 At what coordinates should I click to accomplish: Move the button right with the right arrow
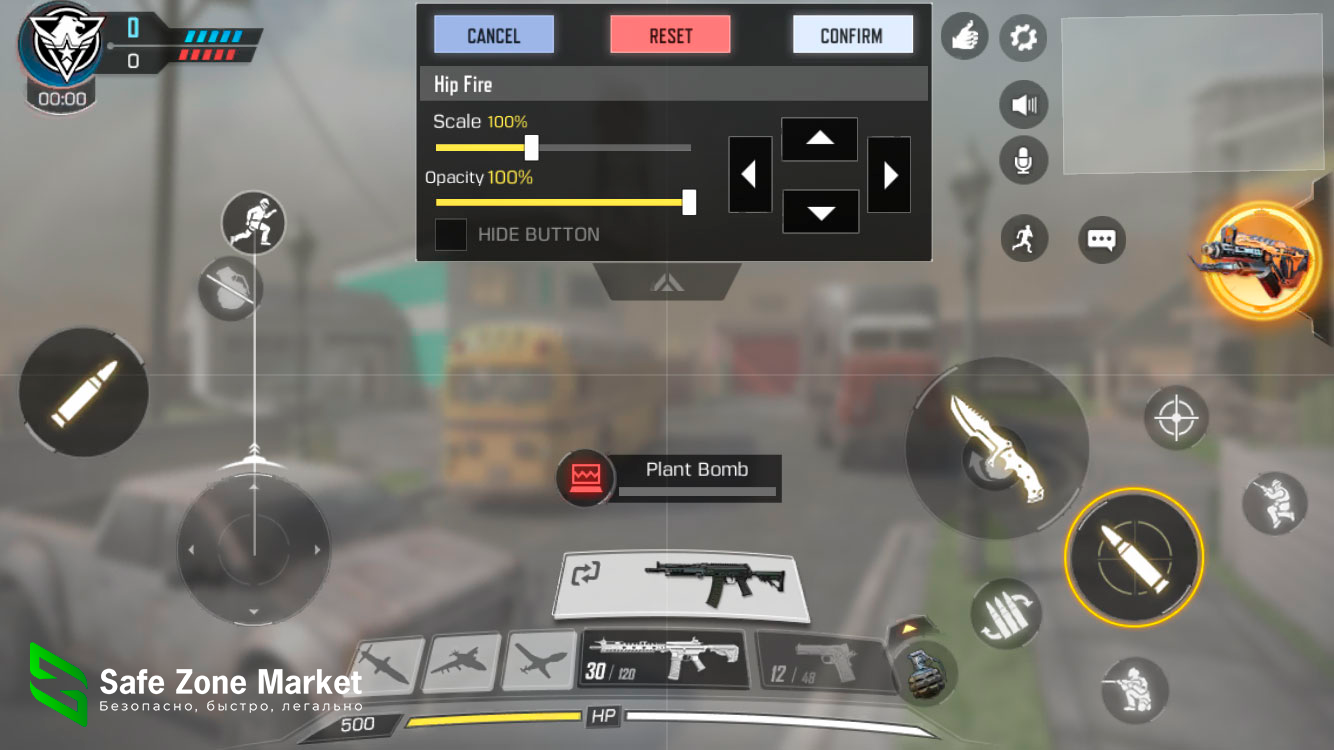tap(889, 175)
